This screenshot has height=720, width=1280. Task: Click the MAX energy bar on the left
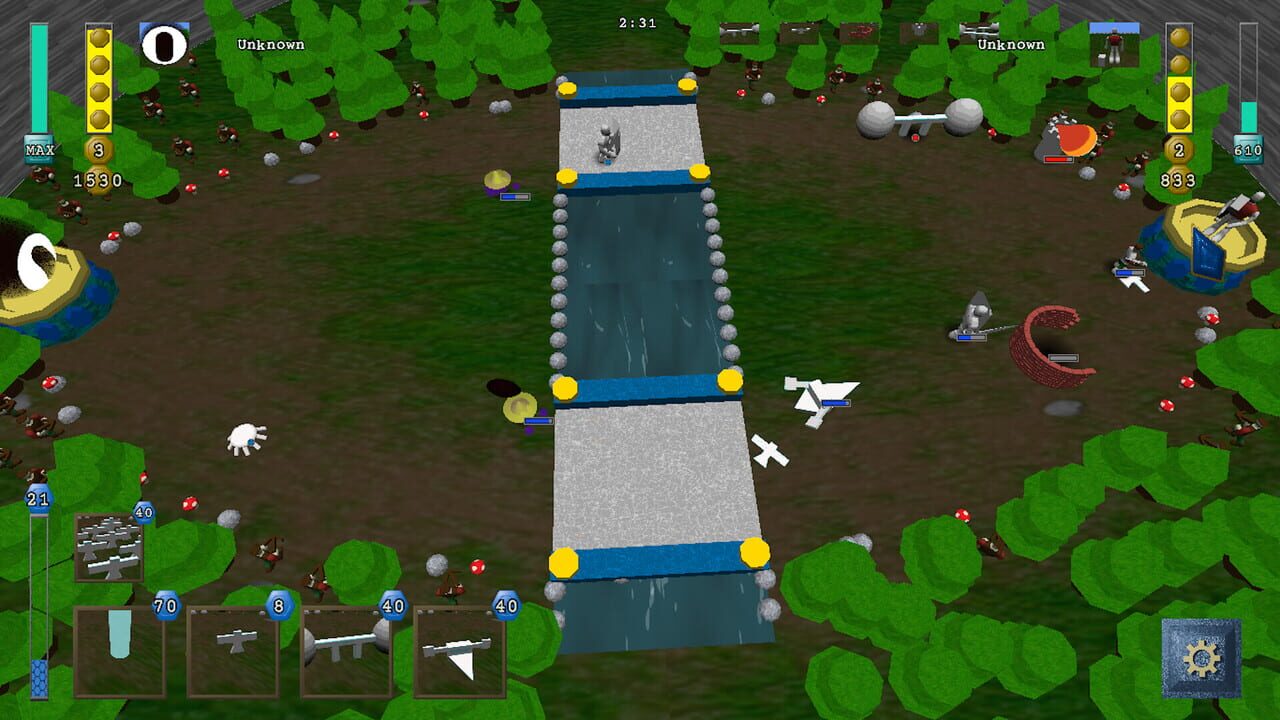(37, 148)
